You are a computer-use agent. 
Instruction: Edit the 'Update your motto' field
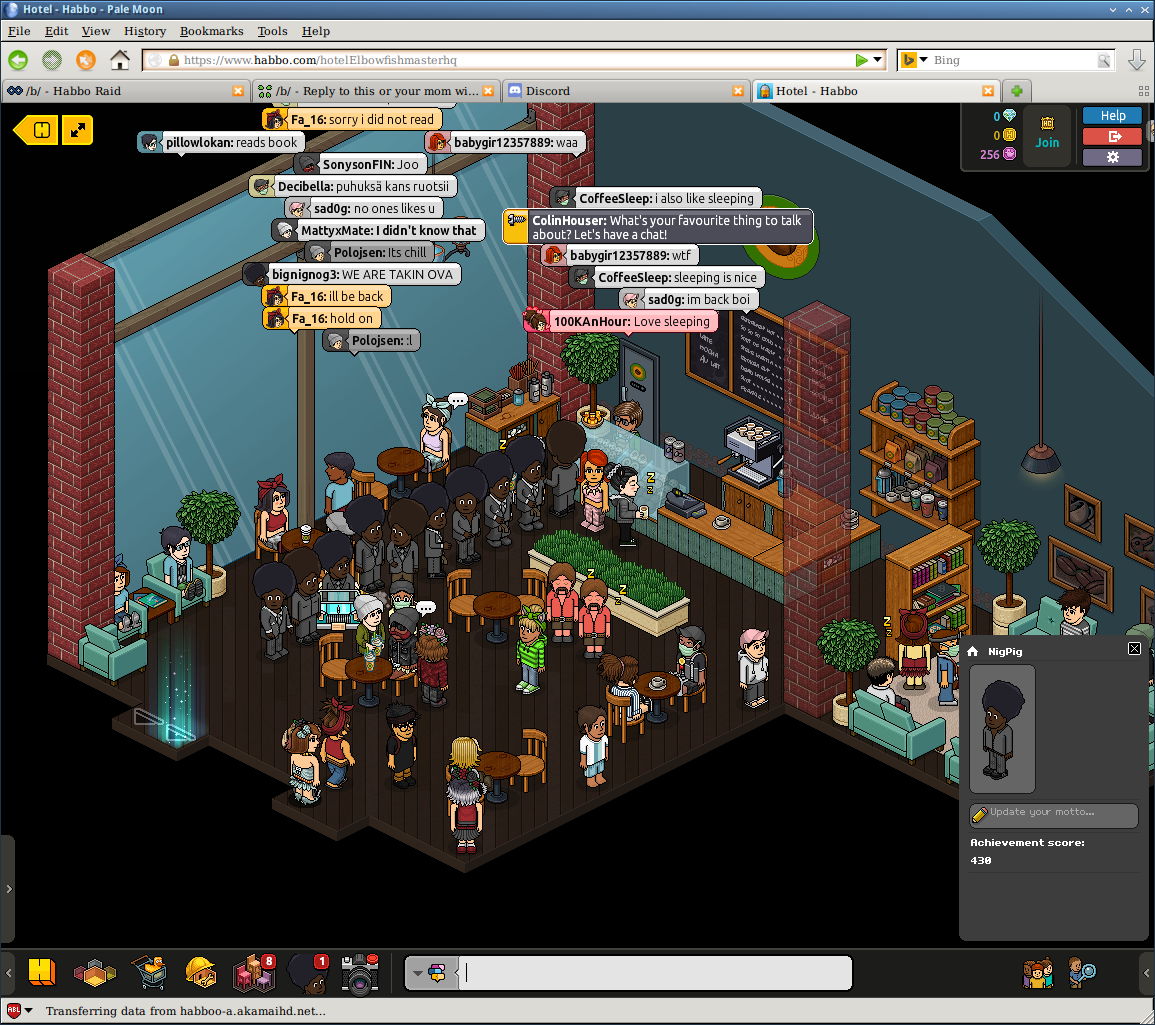pos(1054,813)
